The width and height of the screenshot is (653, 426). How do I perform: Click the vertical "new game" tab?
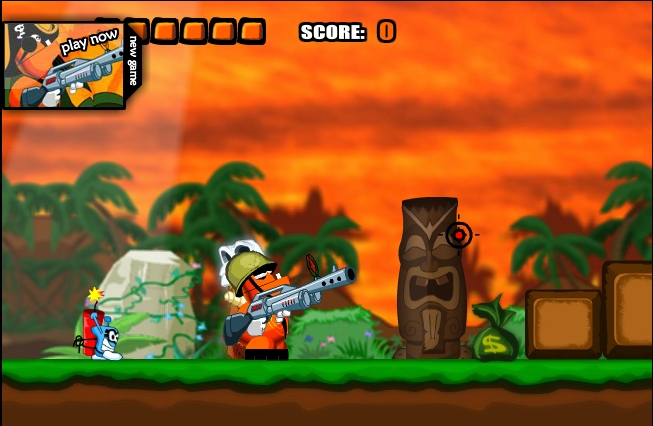(x=134, y=60)
